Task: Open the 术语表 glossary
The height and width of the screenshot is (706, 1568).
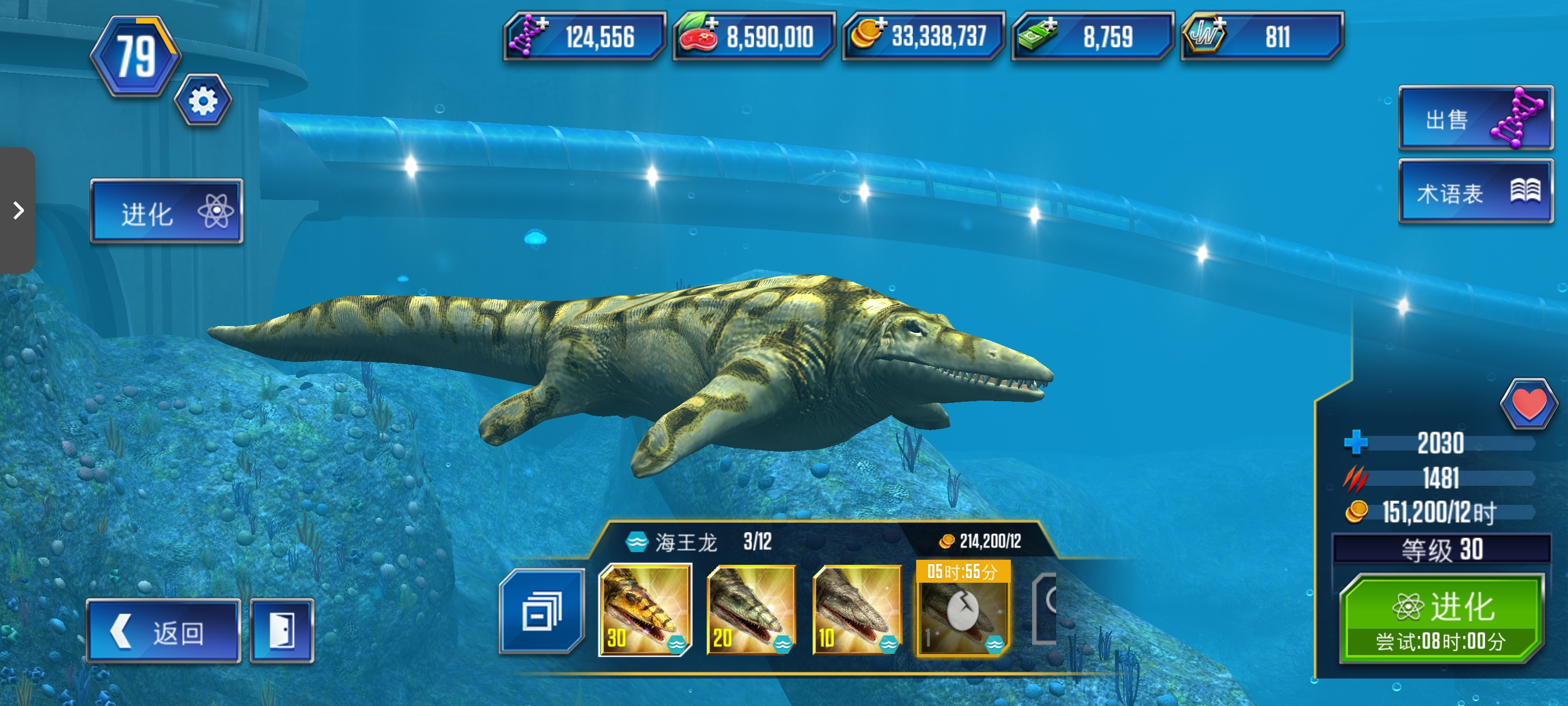Action: click(x=1475, y=193)
